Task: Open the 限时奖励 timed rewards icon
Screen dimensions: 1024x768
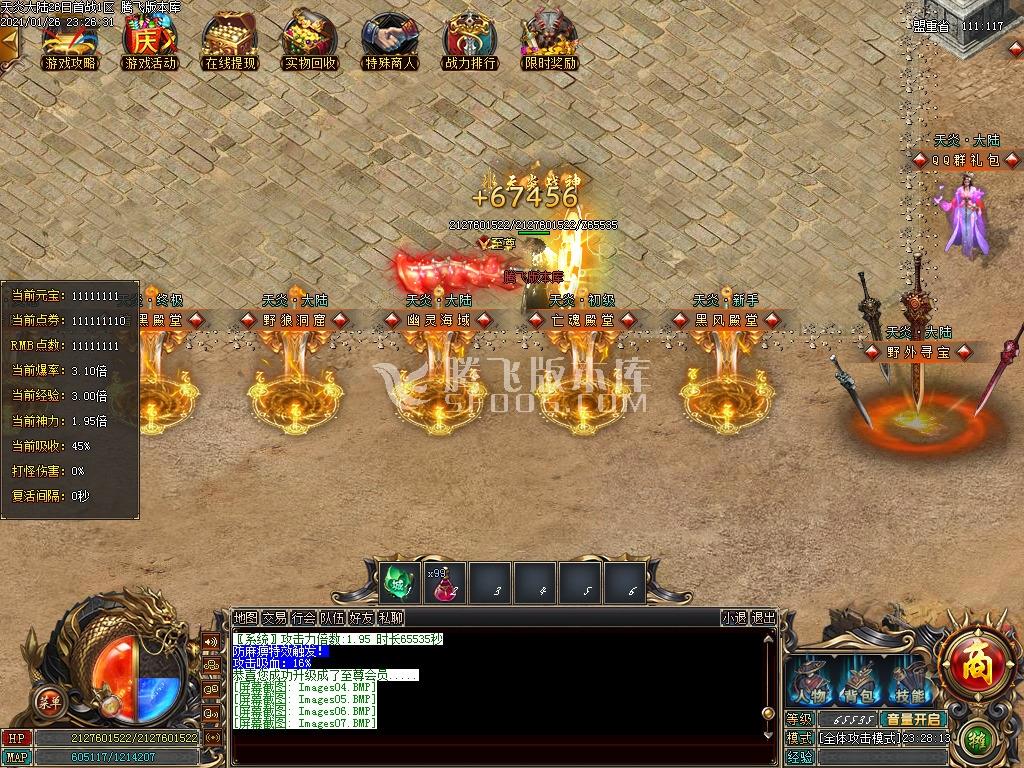Action: [550, 42]
